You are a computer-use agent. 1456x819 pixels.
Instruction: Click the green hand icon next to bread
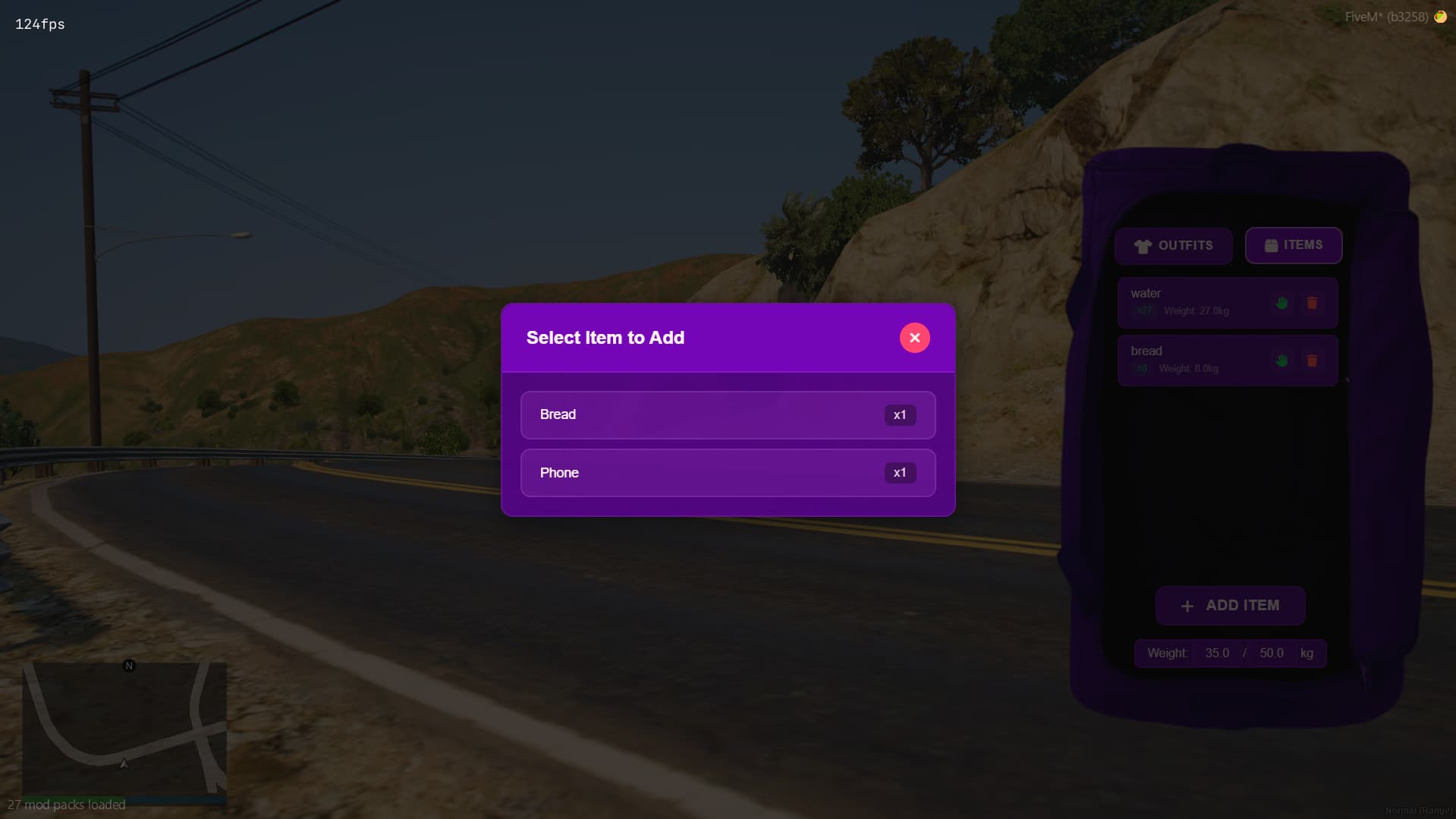[1281, 362]
